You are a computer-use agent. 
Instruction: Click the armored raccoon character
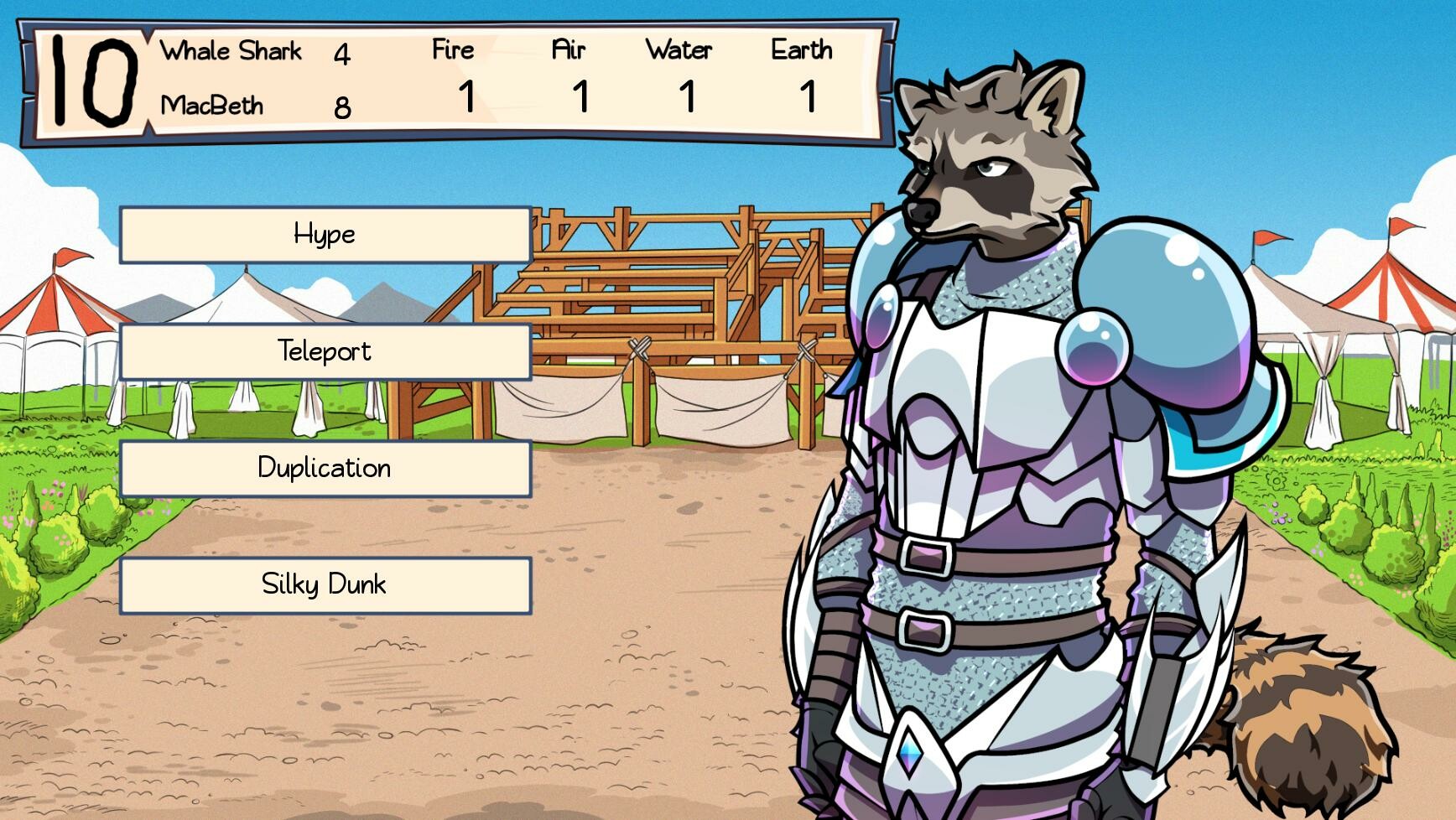point(990,419)
